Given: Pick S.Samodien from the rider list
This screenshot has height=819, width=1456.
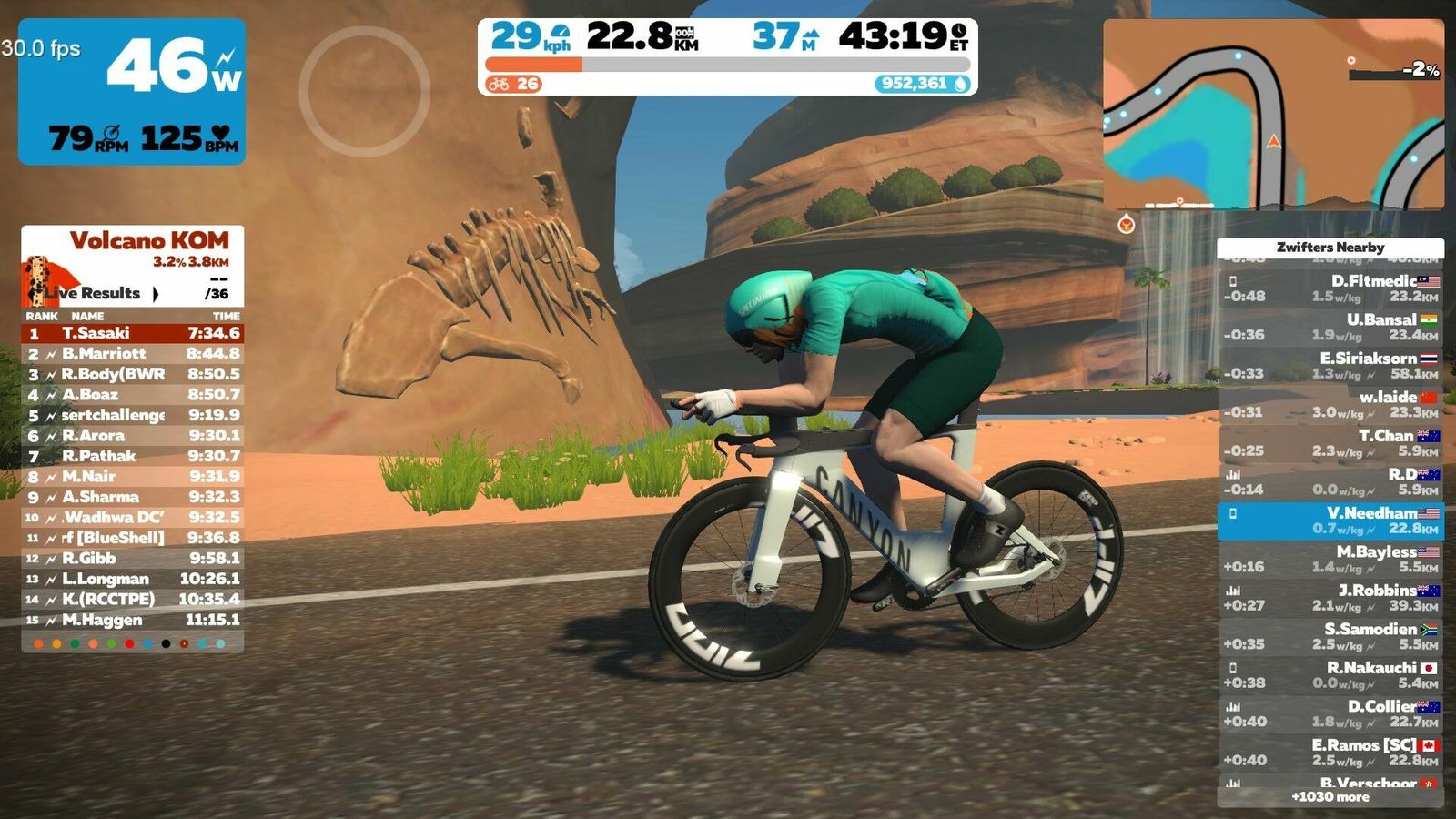Looking at the screenshot, I should coord(1330,636).
